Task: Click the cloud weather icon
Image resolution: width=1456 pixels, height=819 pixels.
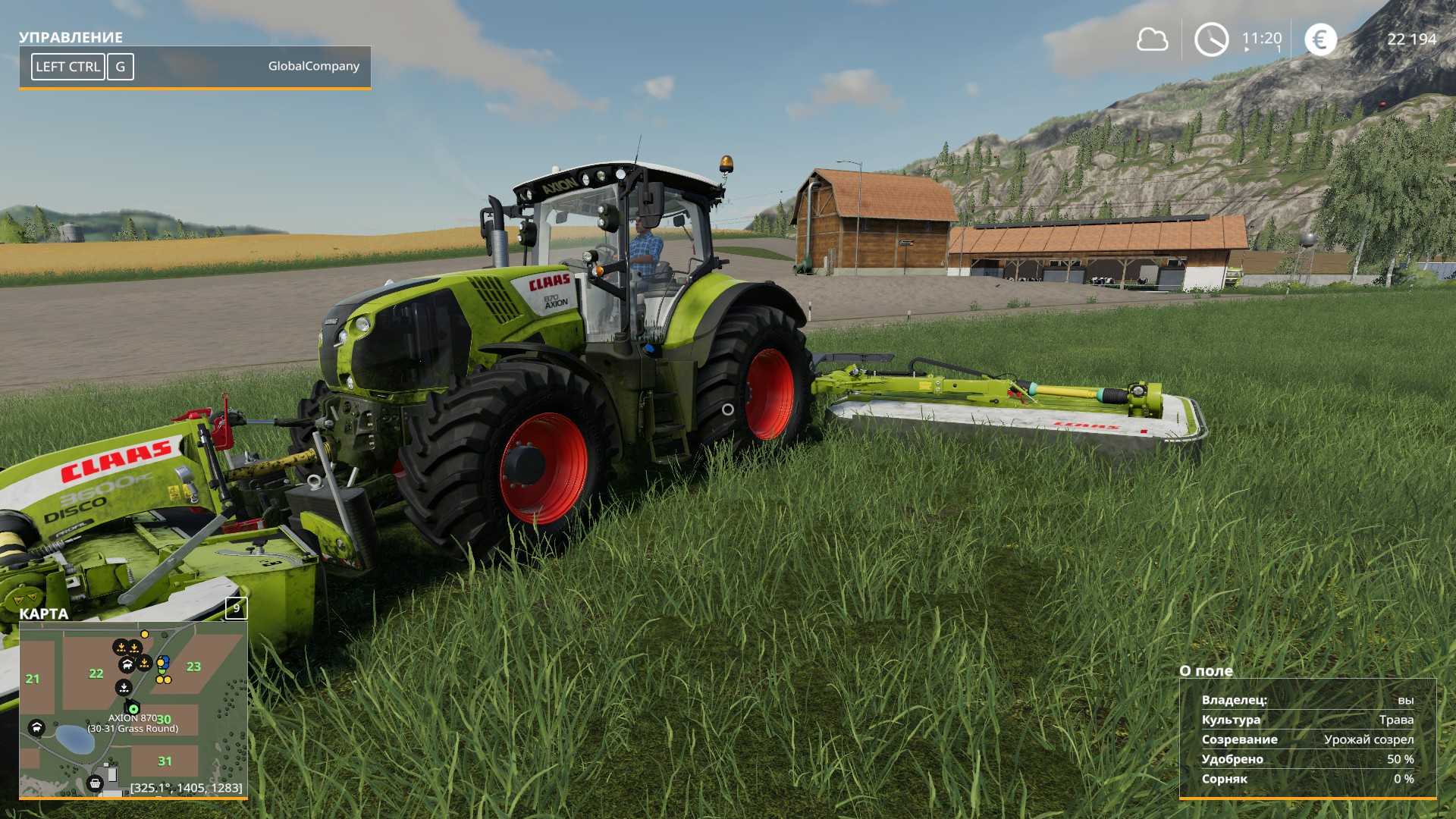Action: pyautogui.click(x=1152, y=39)
